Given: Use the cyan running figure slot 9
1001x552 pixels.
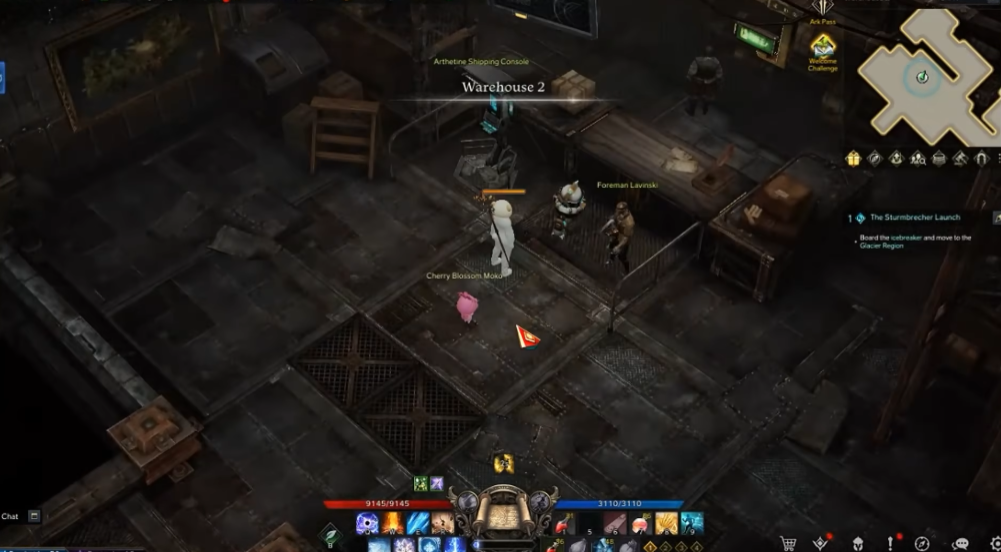Looking at the screenshot, I should click(692, 523).
